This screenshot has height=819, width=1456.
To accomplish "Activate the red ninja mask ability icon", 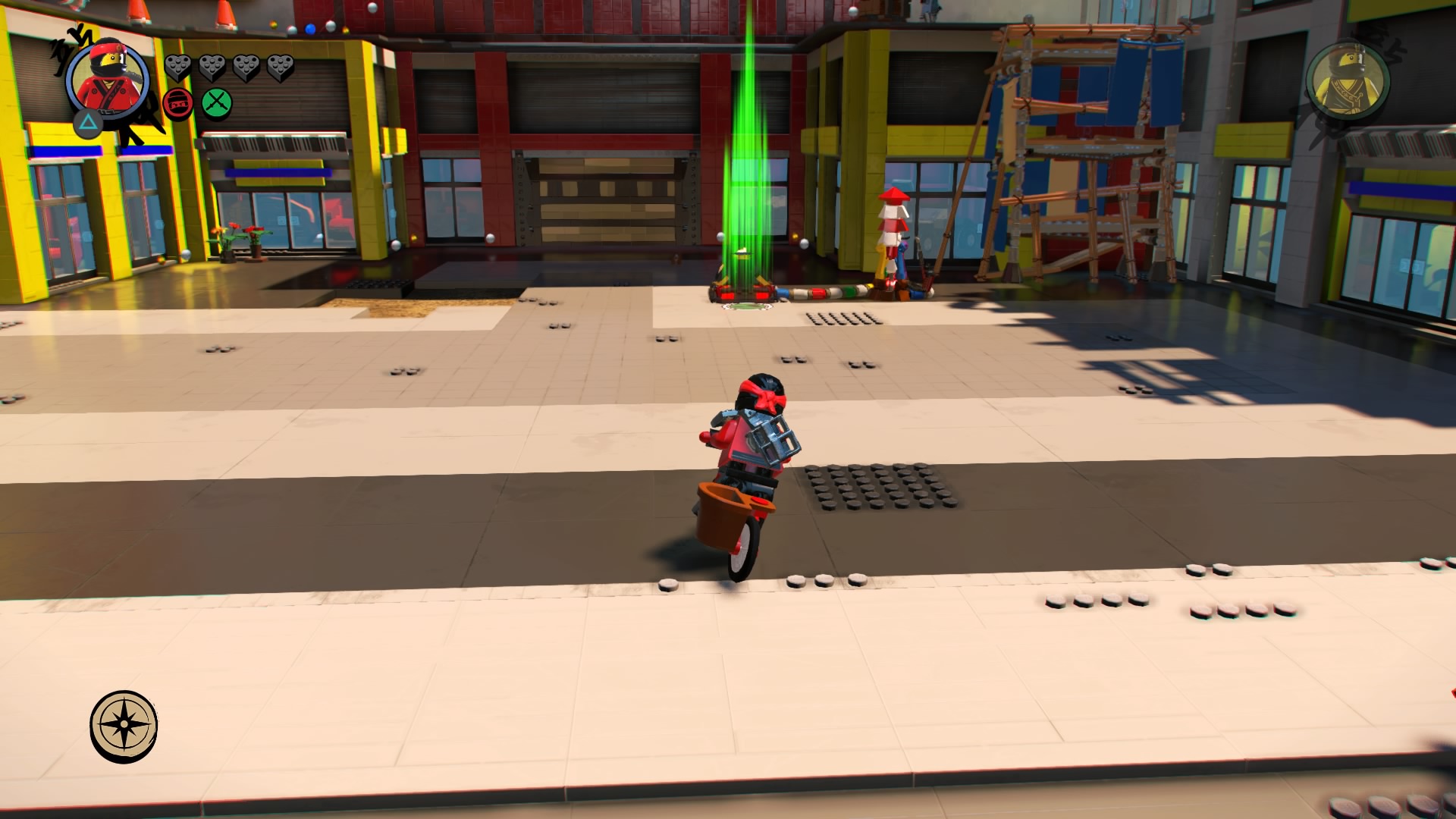I will click(x=178, y=102).
